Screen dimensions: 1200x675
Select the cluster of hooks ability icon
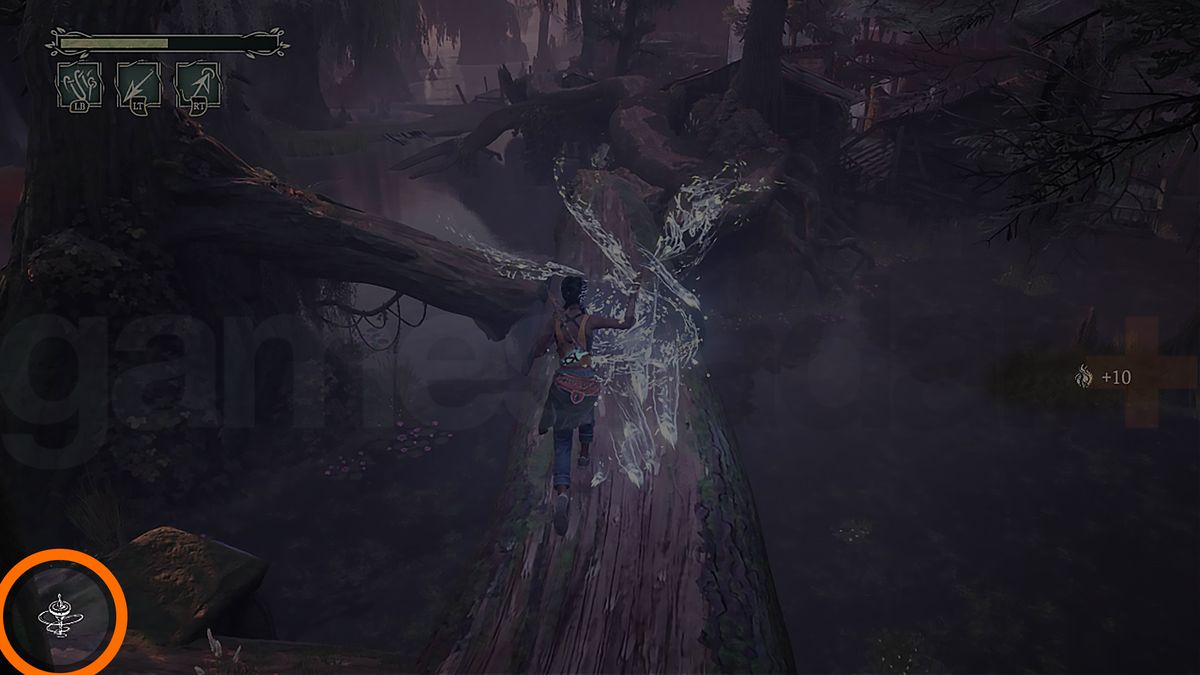tap(80, 85)
